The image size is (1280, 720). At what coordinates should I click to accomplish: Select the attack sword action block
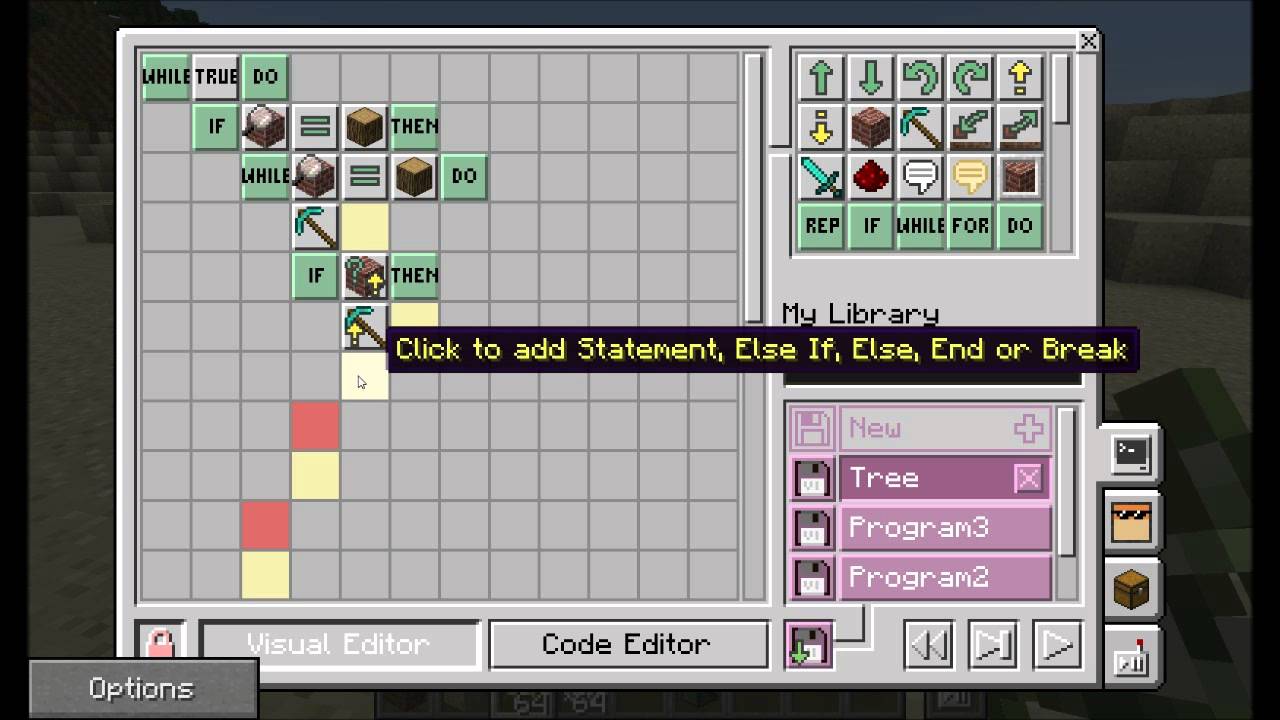tap(820, 177)
